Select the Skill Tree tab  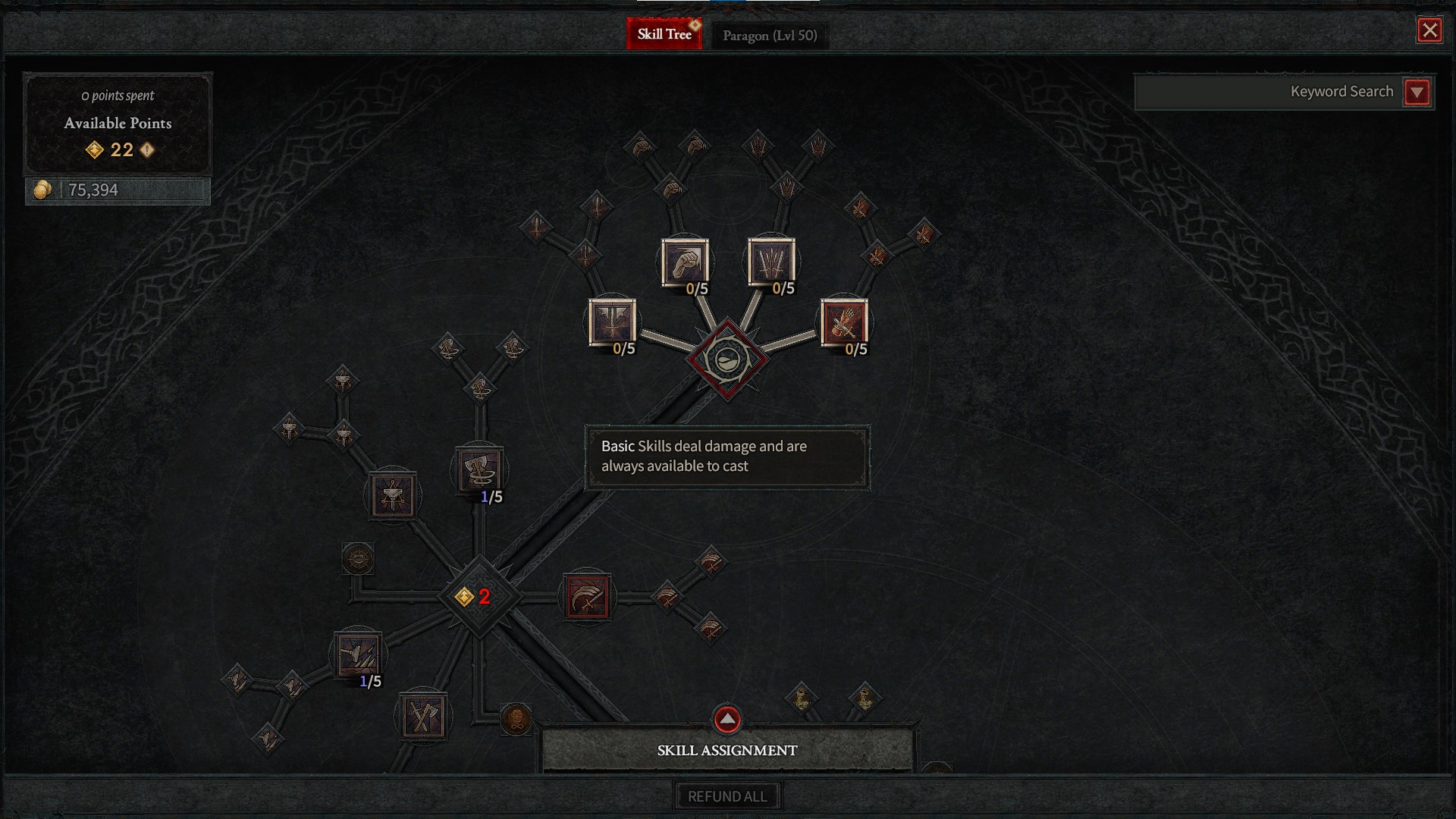(664, 33)
